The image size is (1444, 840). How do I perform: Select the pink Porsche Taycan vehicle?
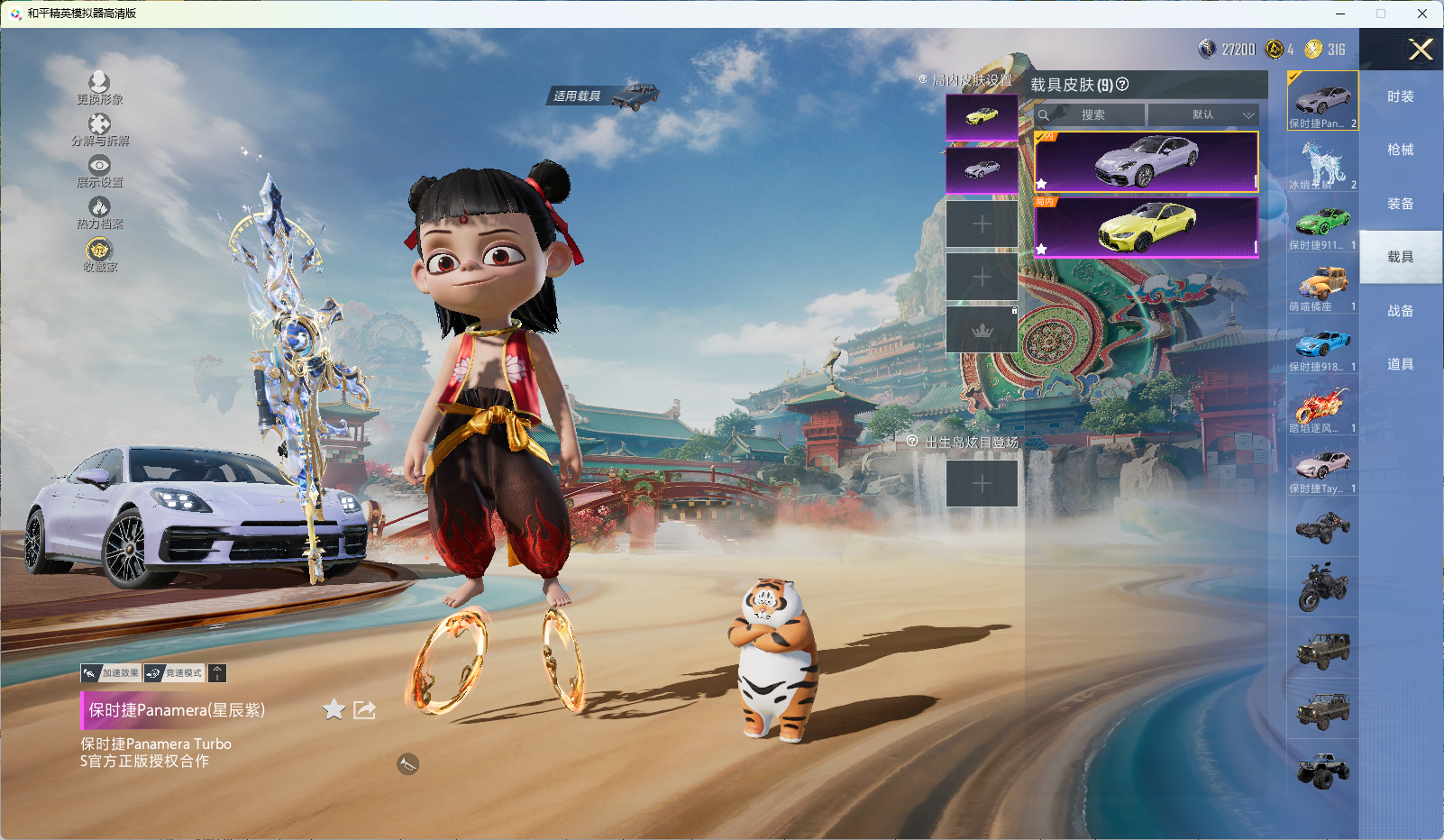point(1322,467)
